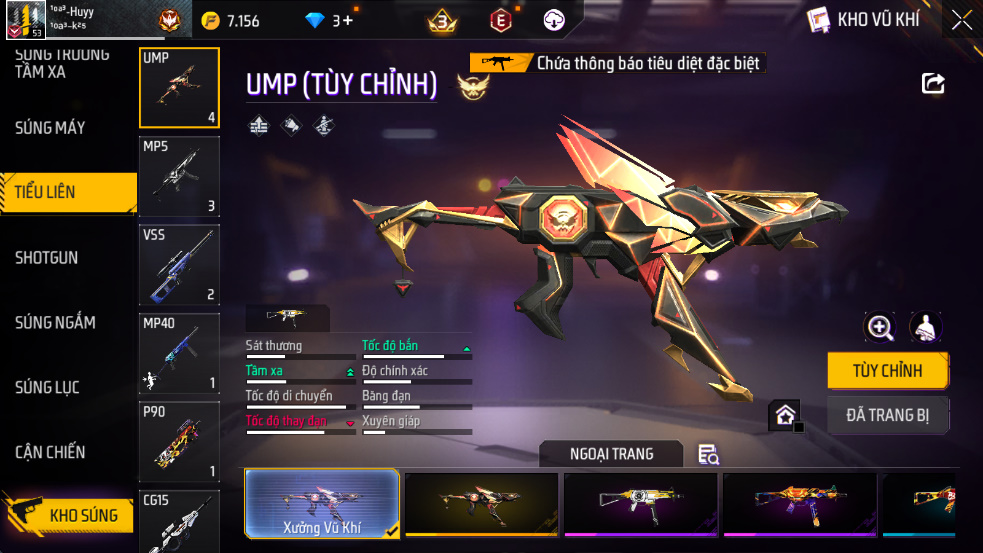Select the Súng Máy category

(x=50, y=128)
